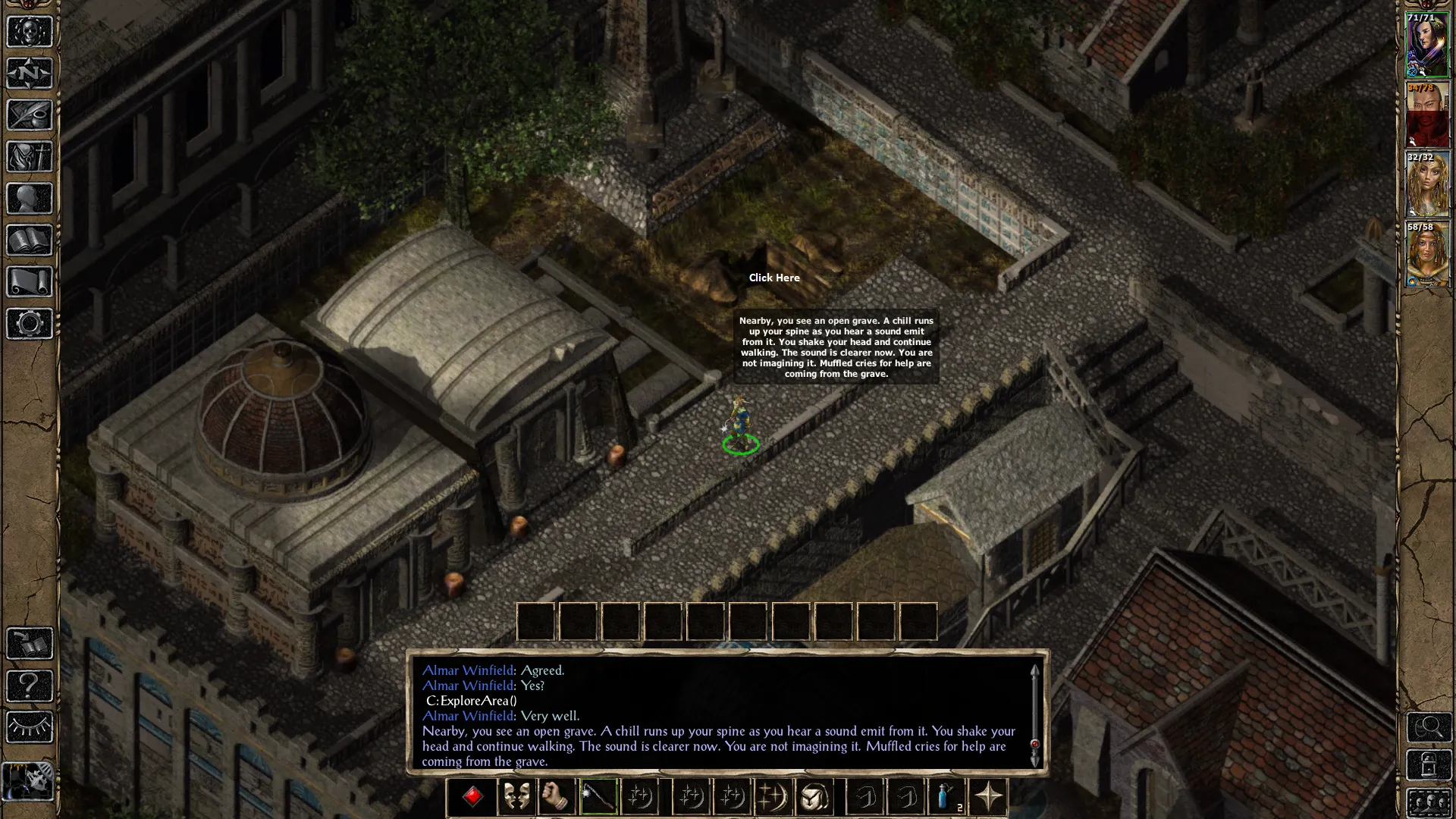Select the top party member portrait
The height and width of the screenshot is (819, 1456).
click(x=1427, y=45)
